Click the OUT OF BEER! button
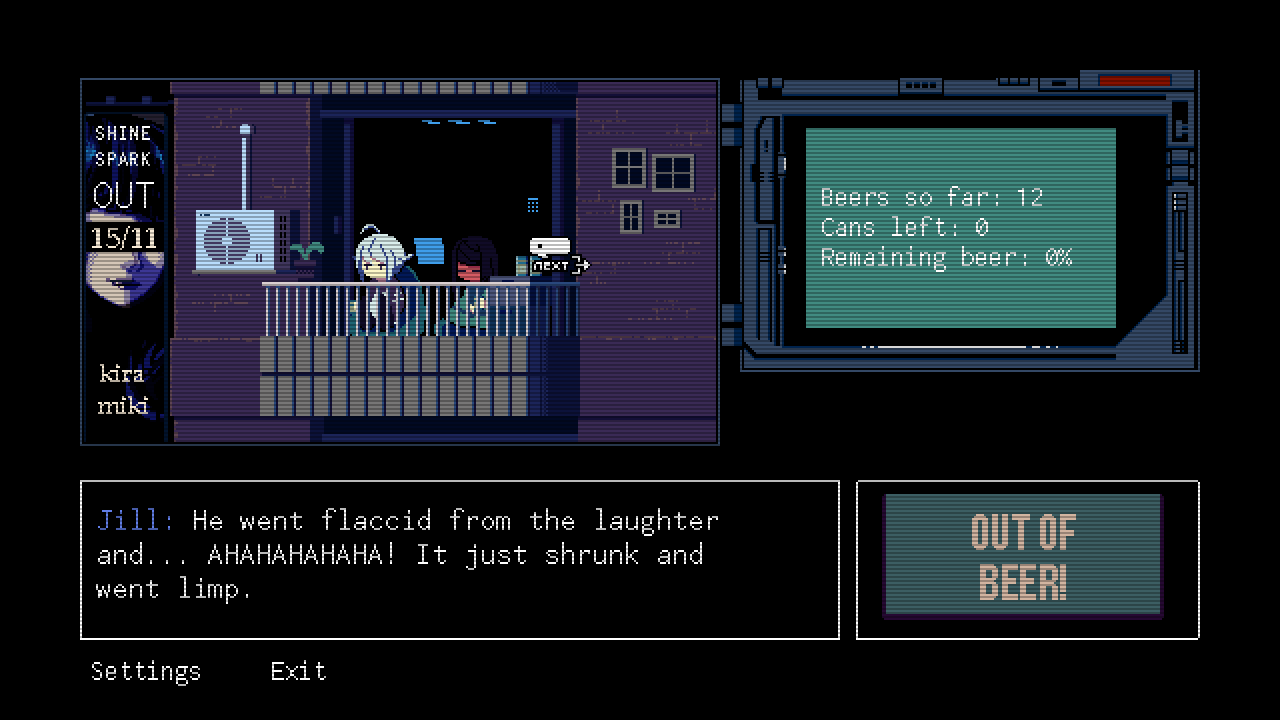The width and height of the screenshot is (1280, 720). click(x=1022, y=556)
